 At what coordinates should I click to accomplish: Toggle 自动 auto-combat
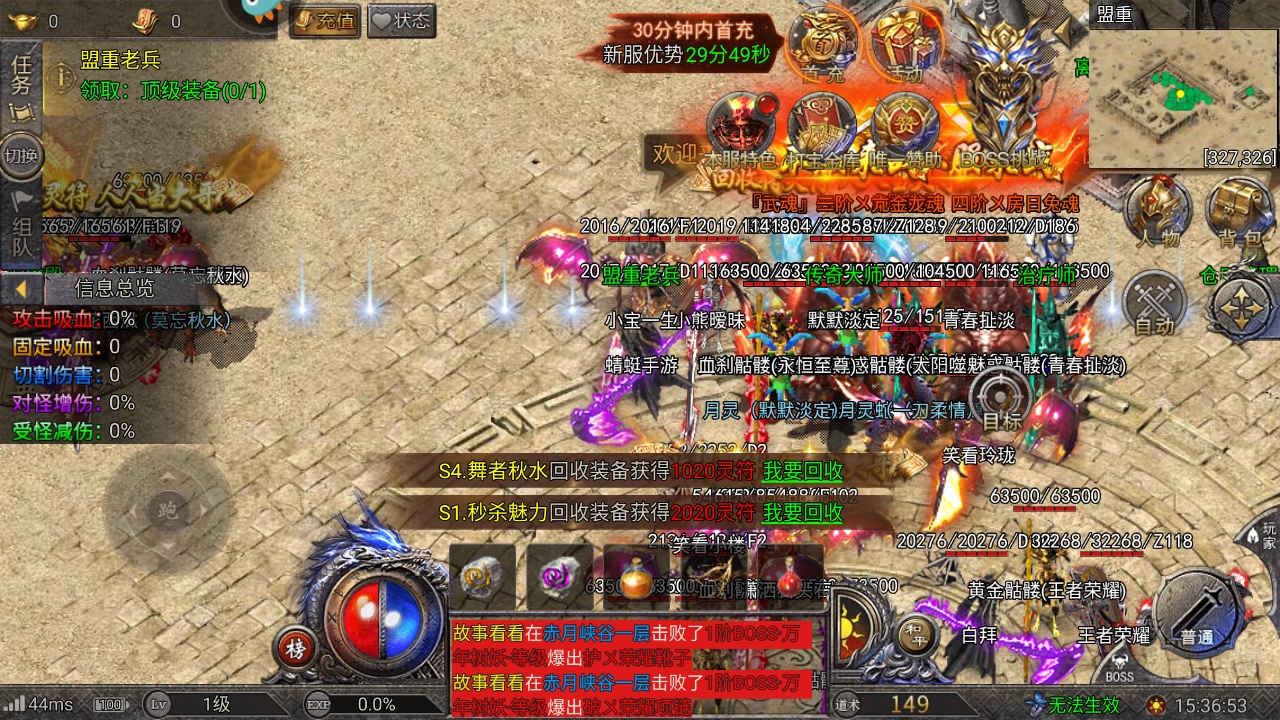coord(1155,304)
